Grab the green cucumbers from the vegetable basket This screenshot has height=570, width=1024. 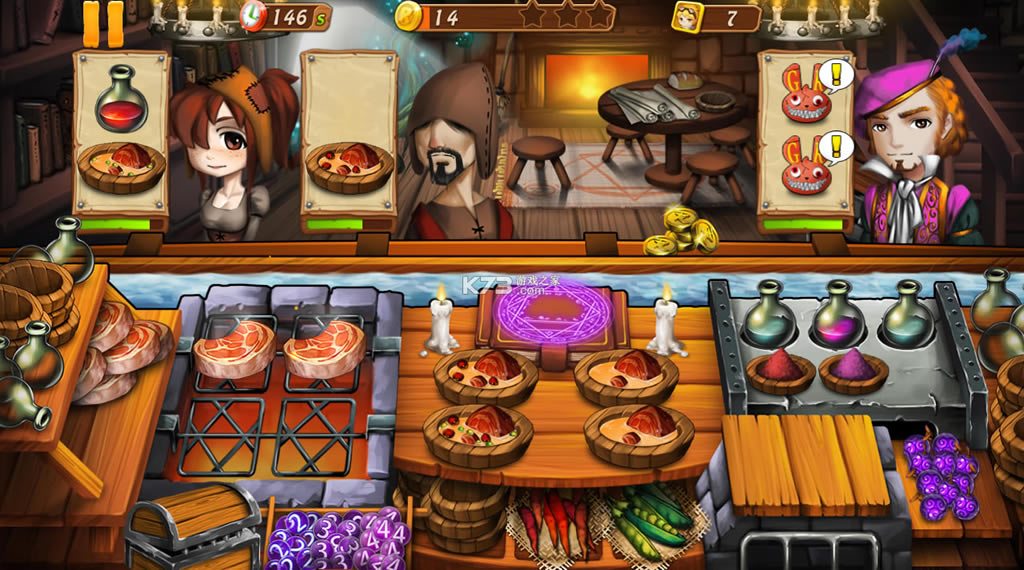(x=650, y=513)
